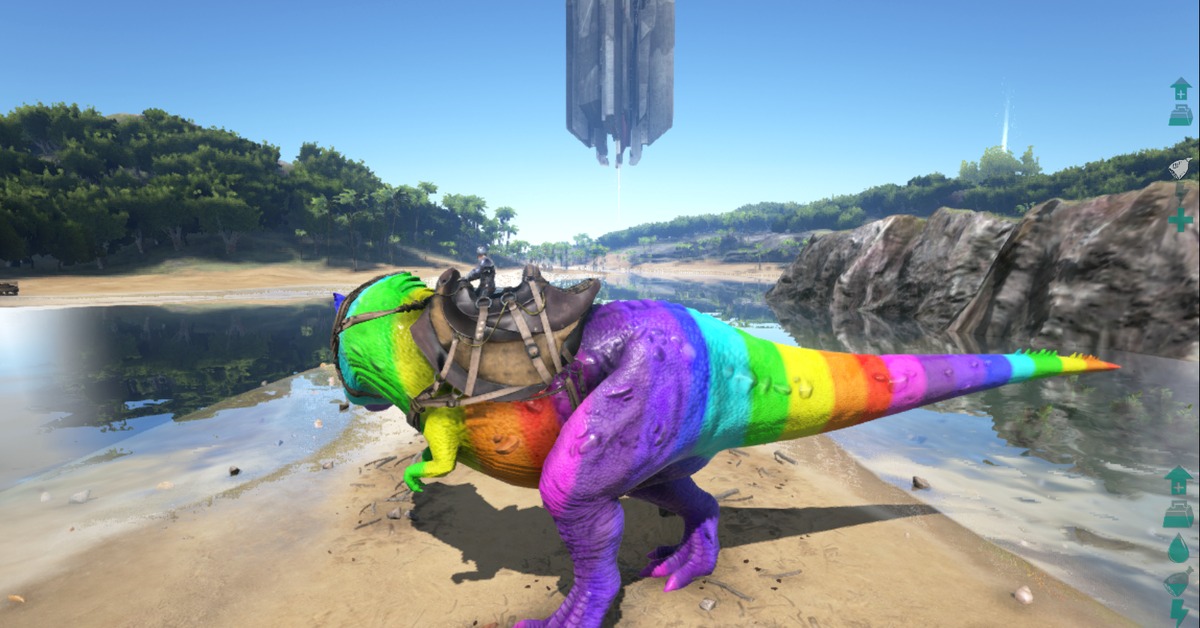
Task: Select the lightning bolt stamina icon
Action: click(x=1179, y=611)
